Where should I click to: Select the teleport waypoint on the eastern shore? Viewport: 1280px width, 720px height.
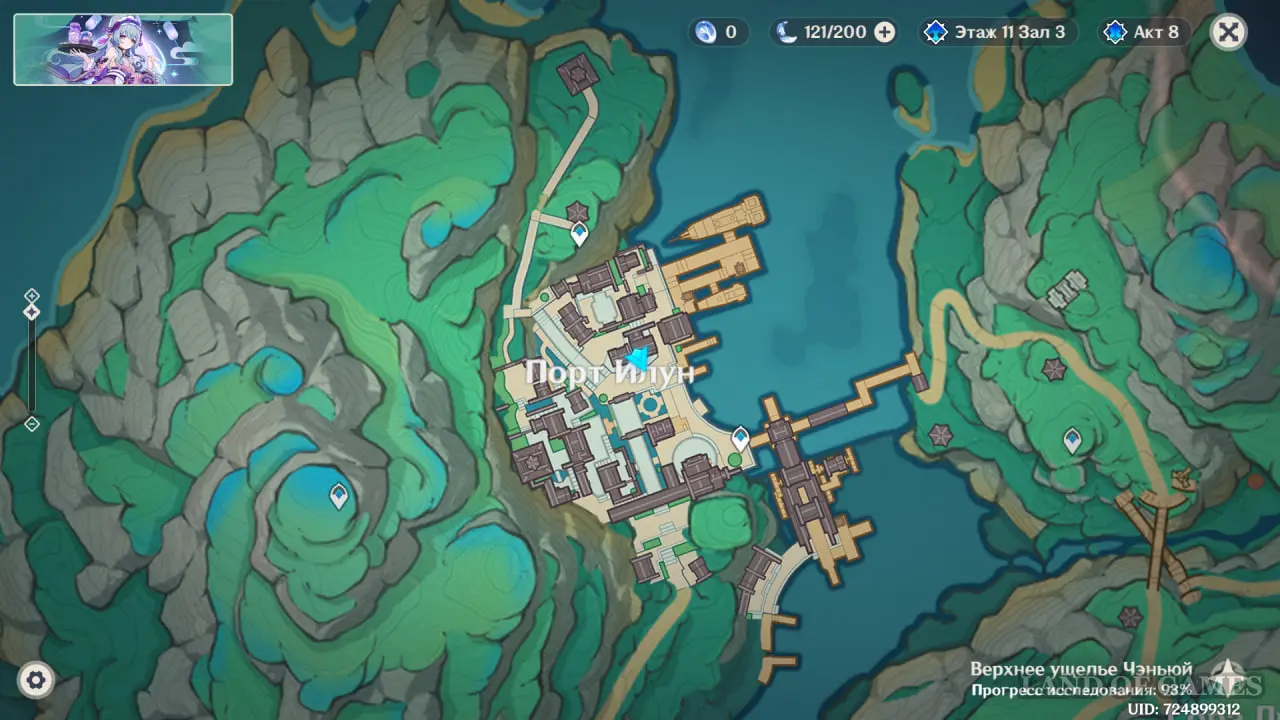(x=1072, y=439)
